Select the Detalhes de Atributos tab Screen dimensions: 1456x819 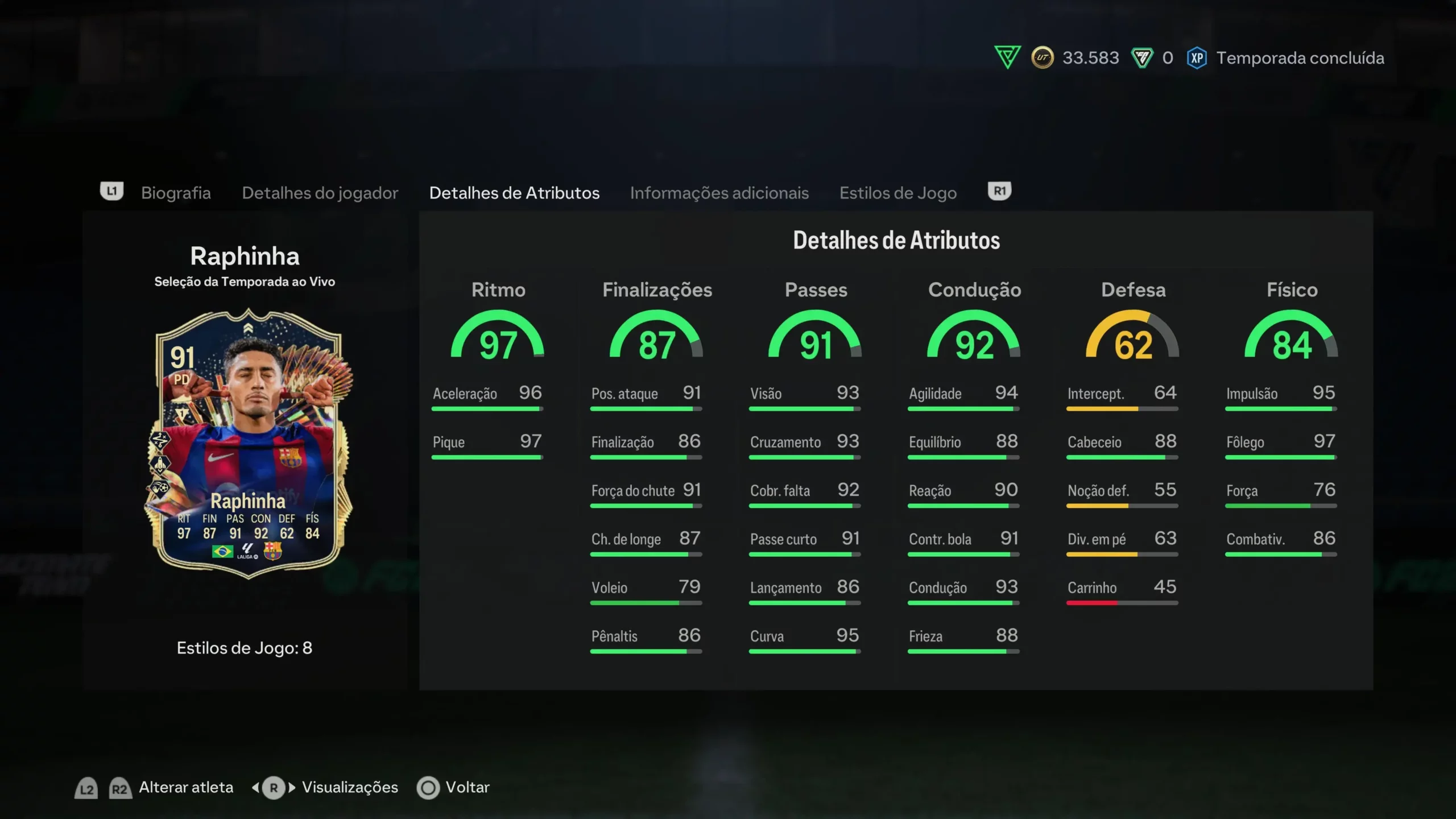pos(514,193)
